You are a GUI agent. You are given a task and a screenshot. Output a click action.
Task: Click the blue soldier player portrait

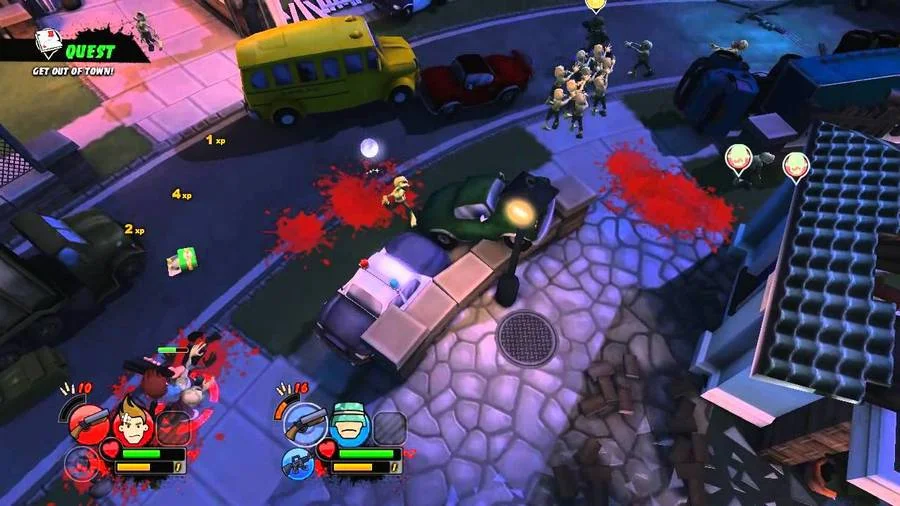[350, 423]
